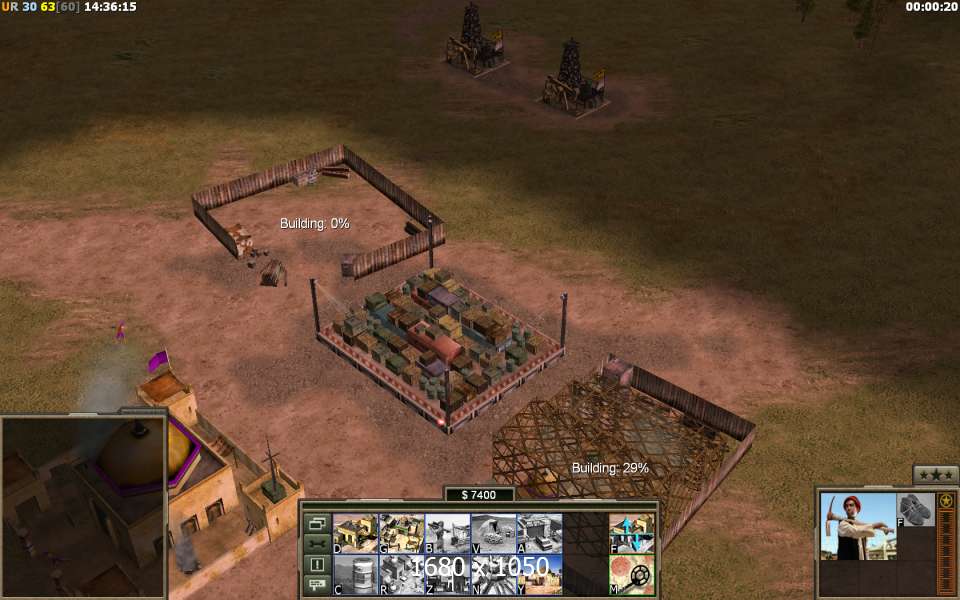The image size is (960, 600).
Task: Select the greyed-out build icon with hotkey N
Action: point(493,575)
